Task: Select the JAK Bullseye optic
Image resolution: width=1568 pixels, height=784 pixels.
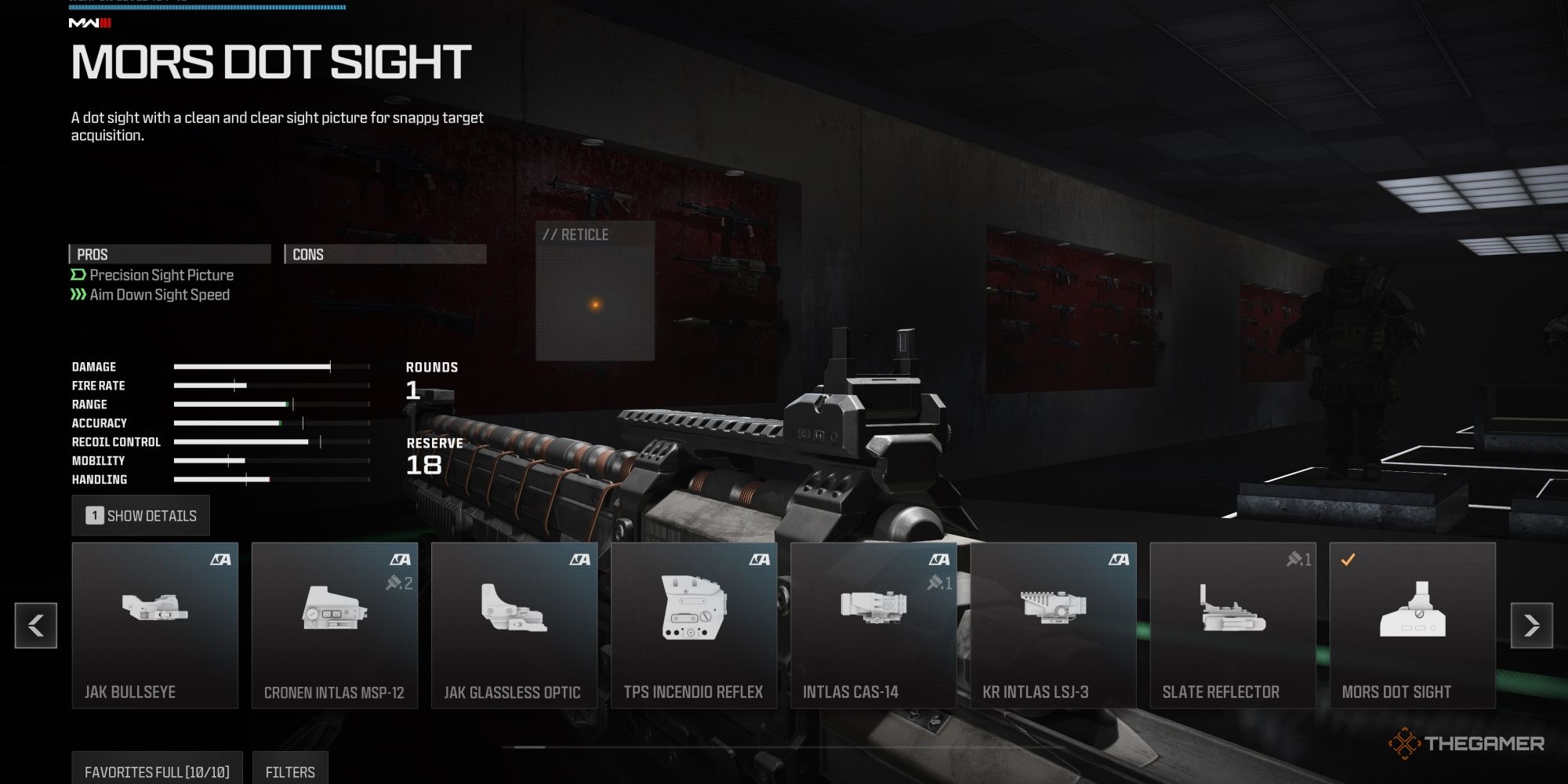Action: point(154,623)
